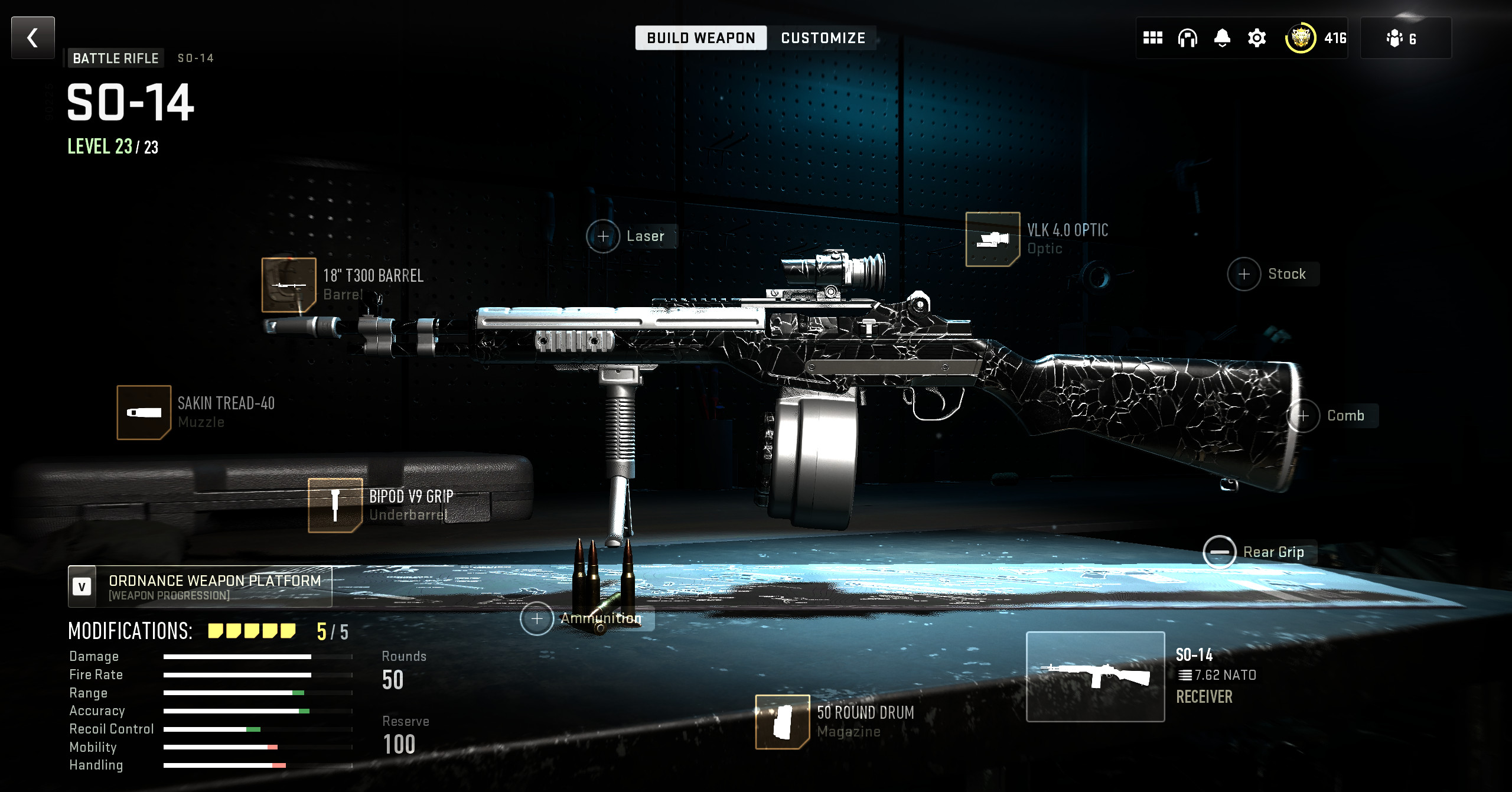The image size is (1512, 792).
Task: Open settings via the gear icon
Action: tap(1257, 38)
